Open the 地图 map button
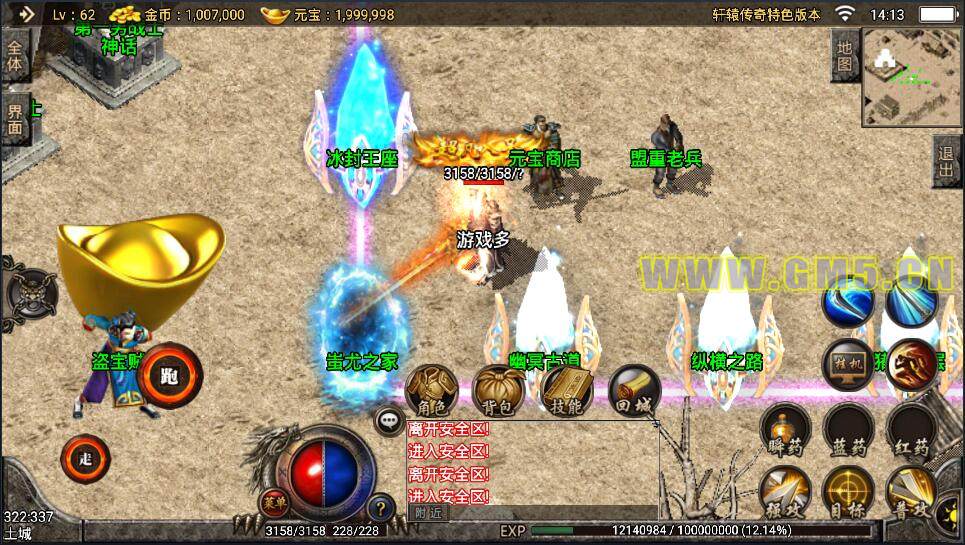This screenshot has height=545, width=965. click(845, 56)
